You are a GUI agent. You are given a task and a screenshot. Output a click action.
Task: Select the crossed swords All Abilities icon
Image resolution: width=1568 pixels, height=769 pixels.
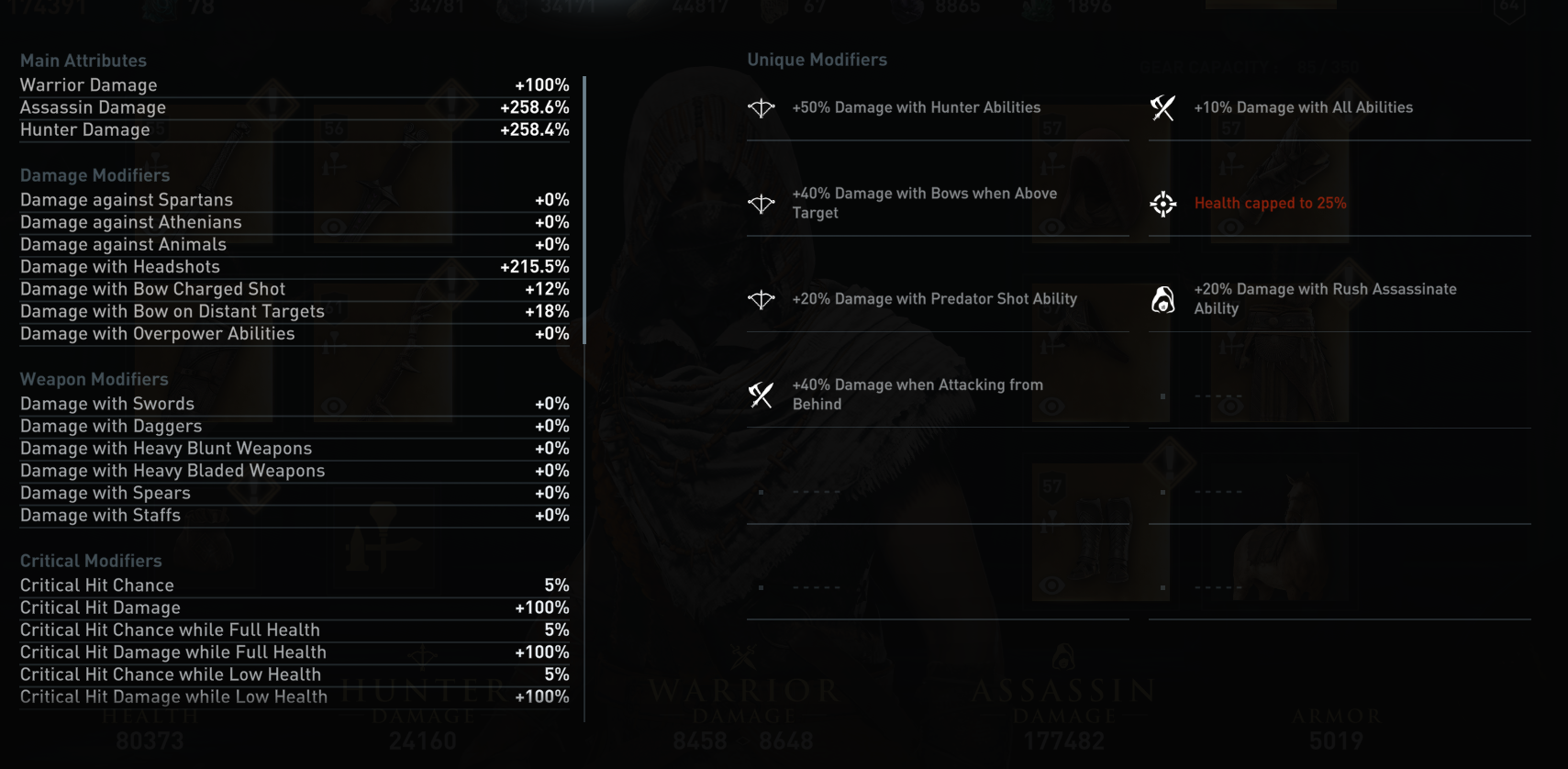pos(1163,107)
